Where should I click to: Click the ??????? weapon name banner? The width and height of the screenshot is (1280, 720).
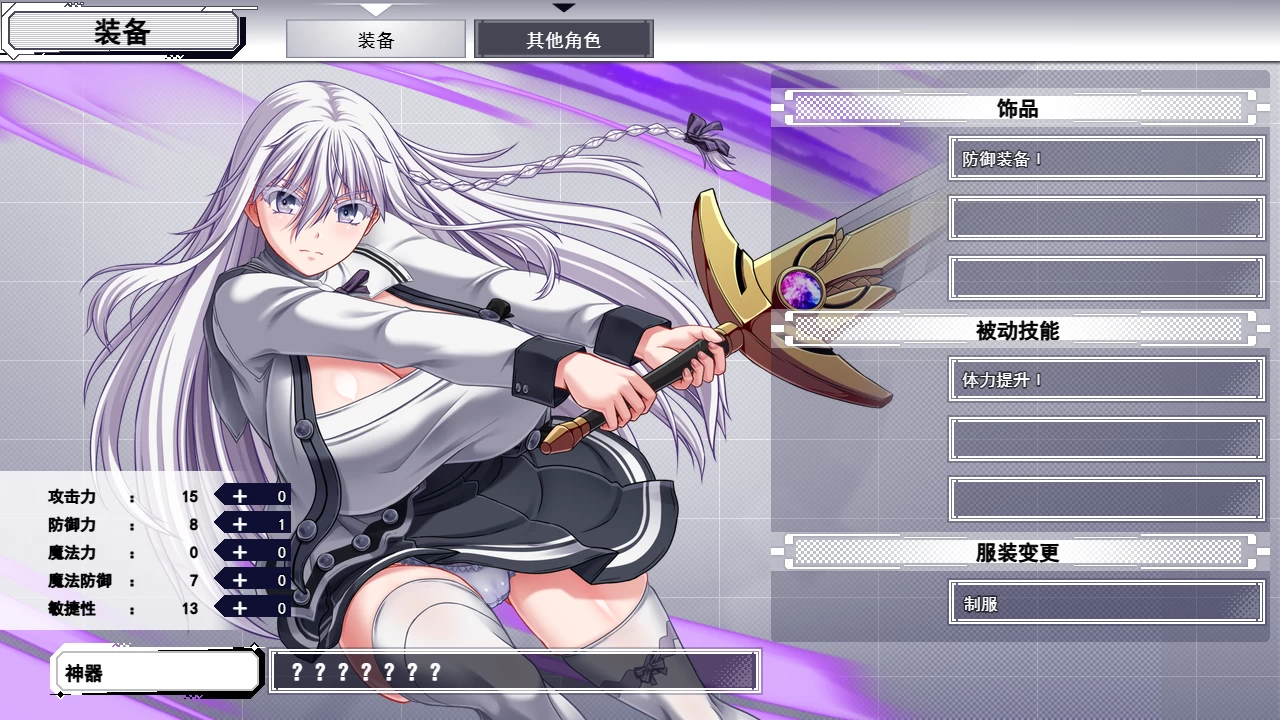[x=512, y=671]
